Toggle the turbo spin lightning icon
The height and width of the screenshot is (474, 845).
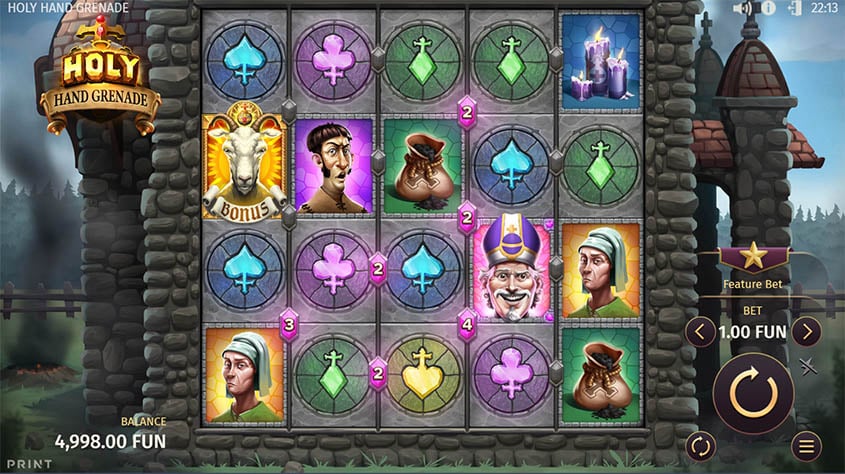click(810, 366)
